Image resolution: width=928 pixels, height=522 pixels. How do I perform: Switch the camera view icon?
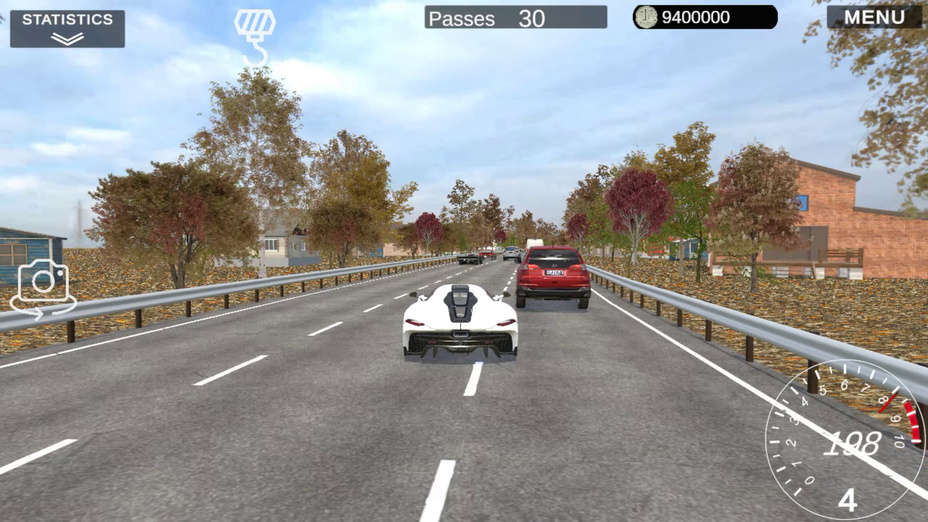pos(43,287)
